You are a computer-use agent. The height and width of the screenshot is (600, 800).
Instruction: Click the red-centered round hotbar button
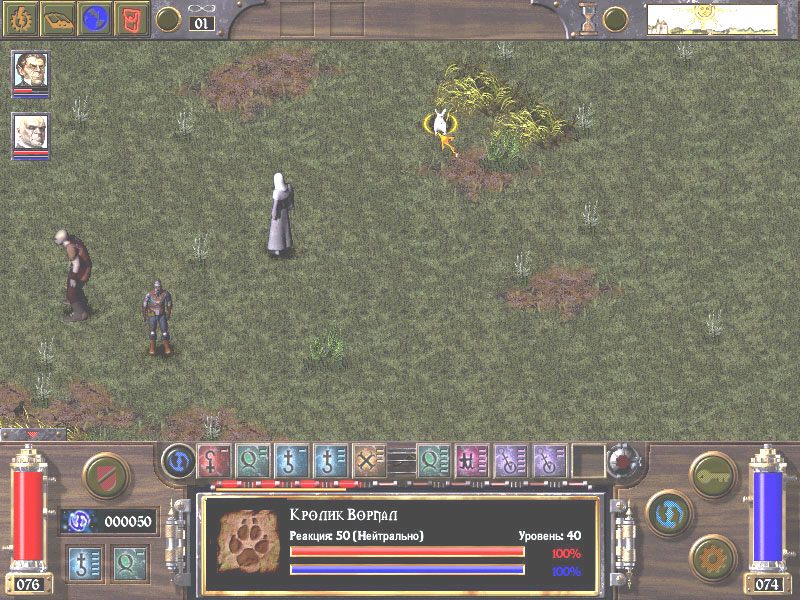(622, 461)
